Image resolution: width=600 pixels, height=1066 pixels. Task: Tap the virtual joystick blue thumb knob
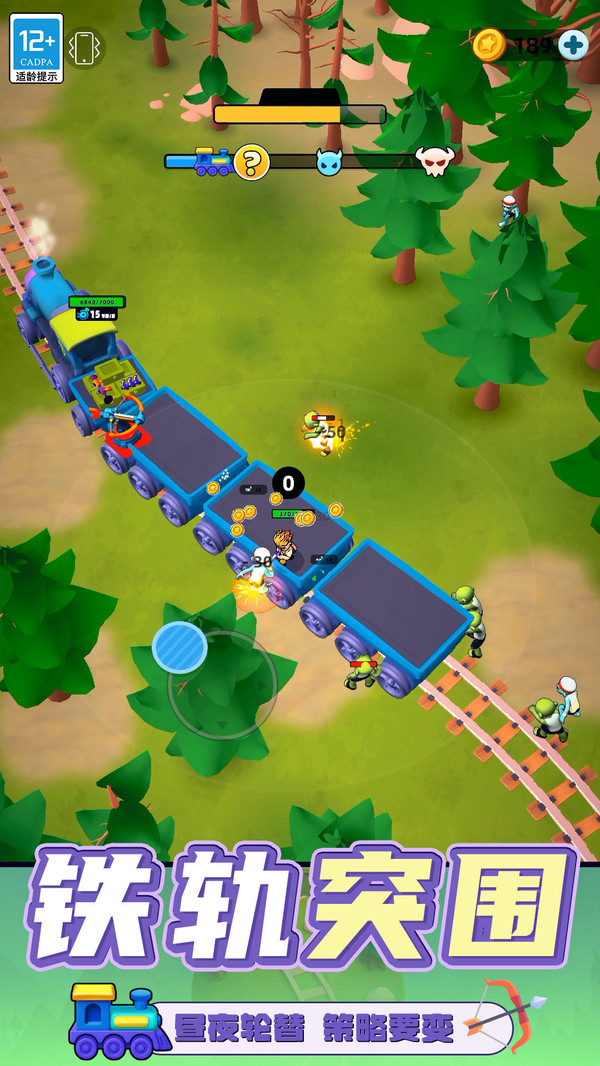pyautogui.click(x=180, y=647)
